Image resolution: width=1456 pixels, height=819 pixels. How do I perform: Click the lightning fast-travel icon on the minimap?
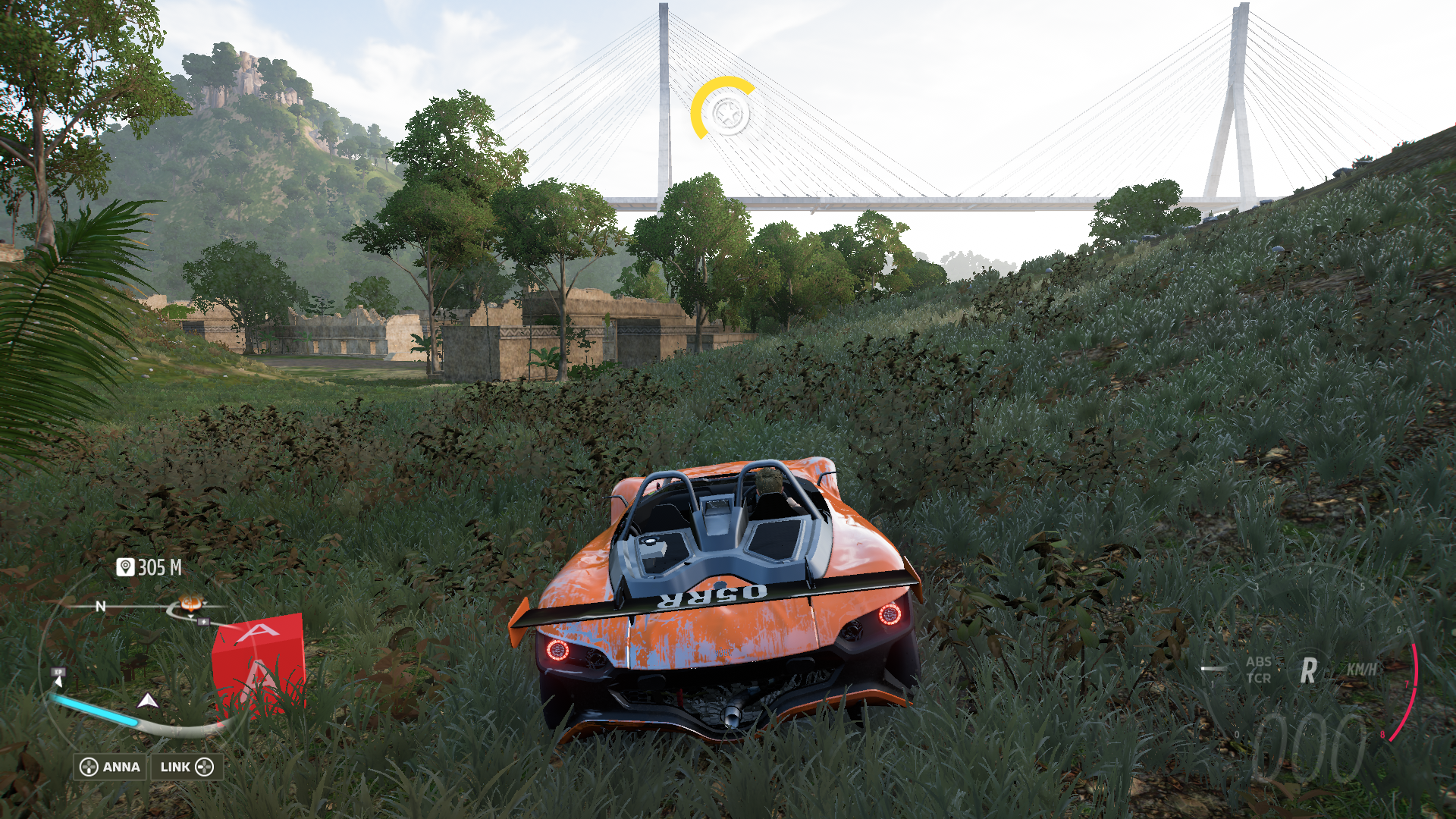[203, 621]
